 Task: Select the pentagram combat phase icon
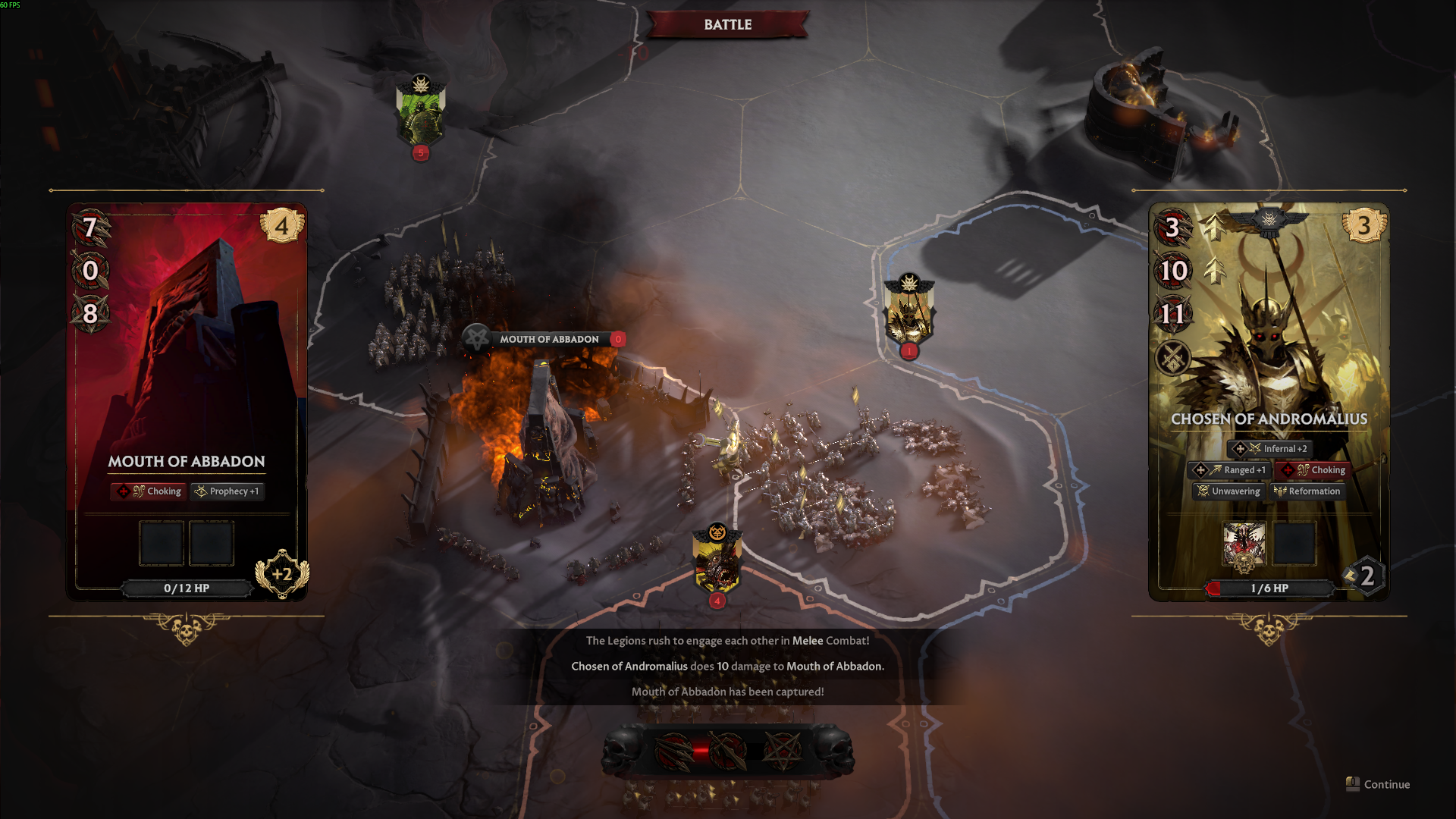[x=781, y=751]
